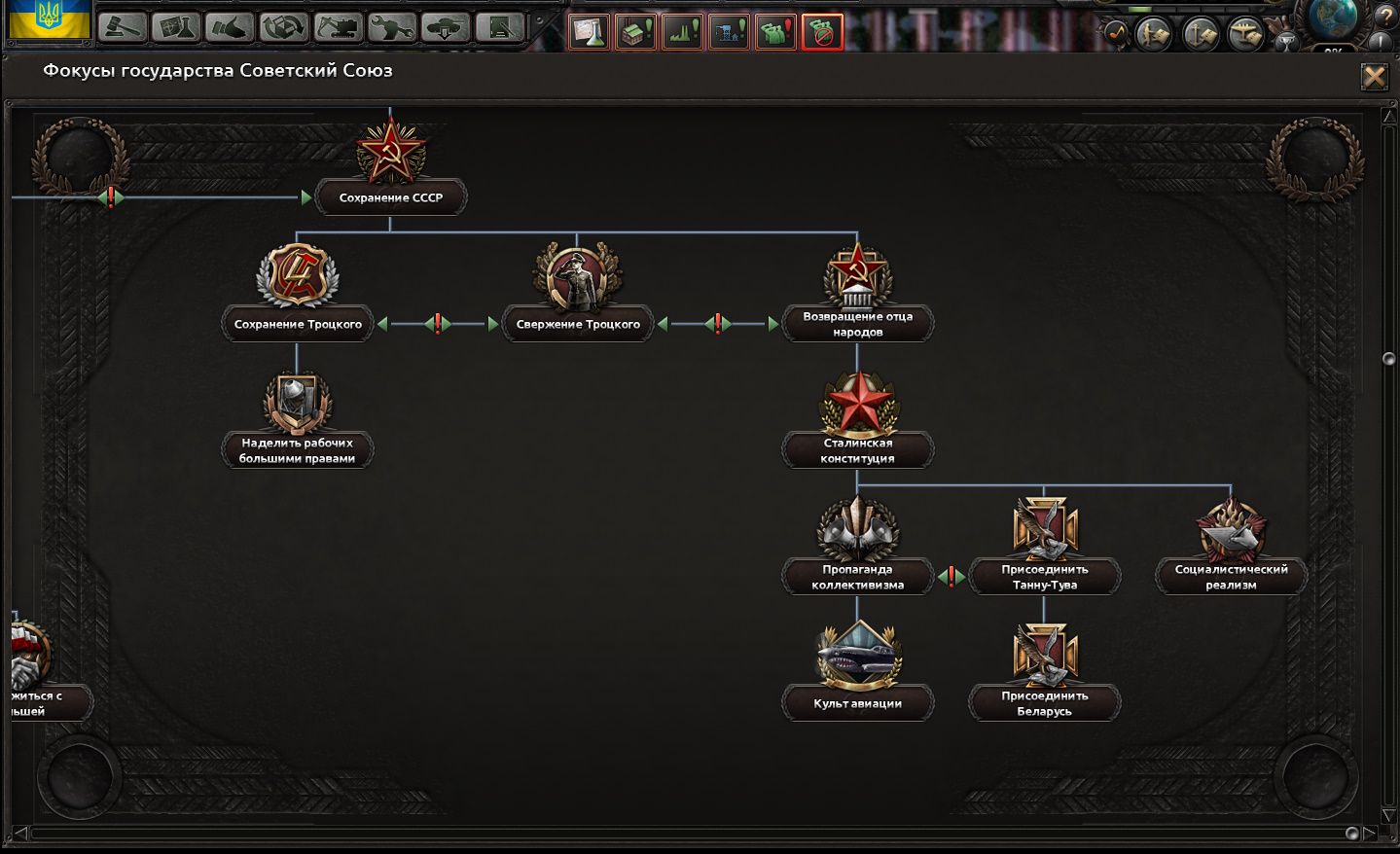Open the army templates icon near top right
Viewport: 1400px width, 854px height.
tap(1152, 32)
